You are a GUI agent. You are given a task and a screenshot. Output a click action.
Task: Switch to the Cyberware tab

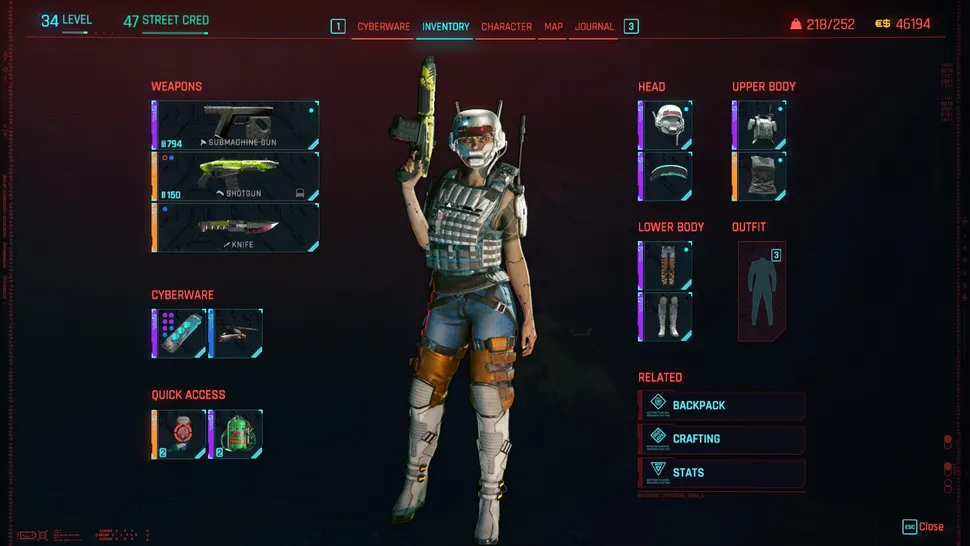(x=384, y=27)
